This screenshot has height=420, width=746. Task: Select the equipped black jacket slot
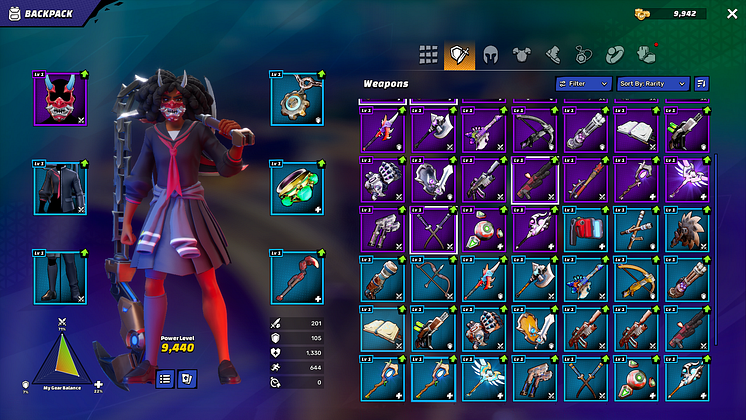coord(60,188)
